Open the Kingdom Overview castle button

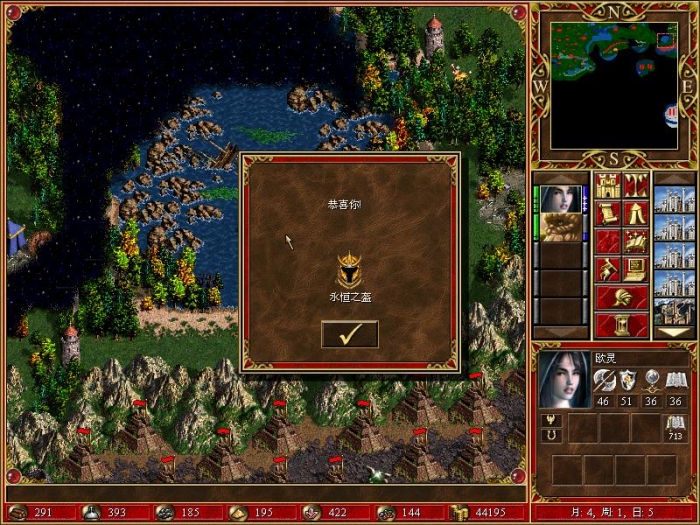(x=609, y=185)
